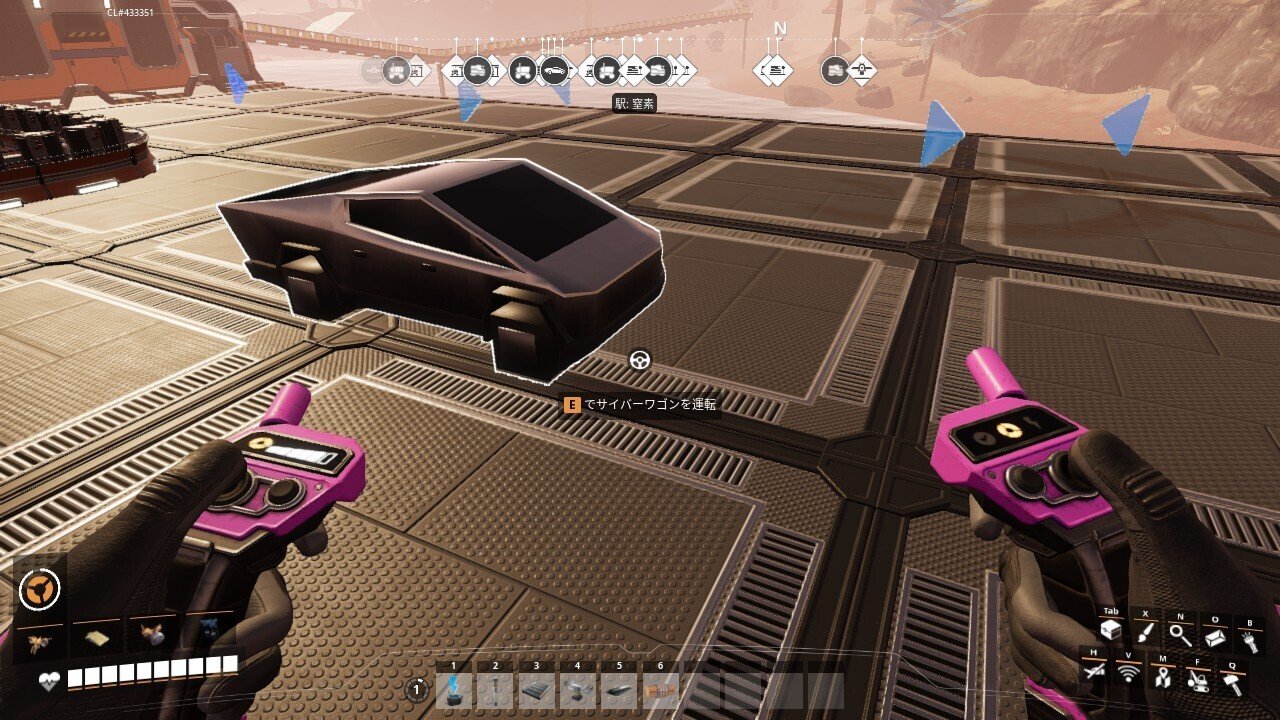This screenshot has width=1280, height=720.
Task: Open the build hammer icon
Action: tap(1232, 683)
